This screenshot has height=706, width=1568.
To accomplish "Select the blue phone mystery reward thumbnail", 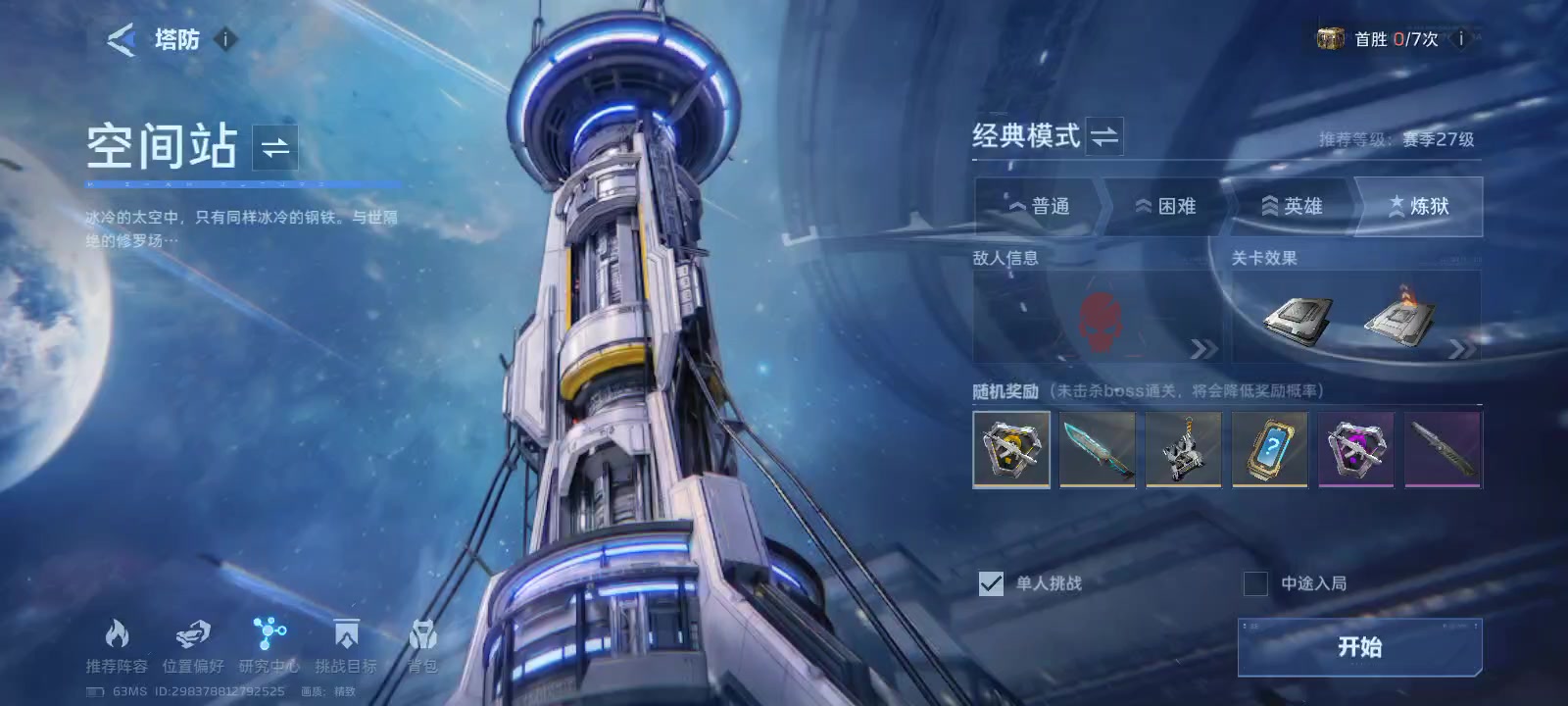I will (1269, 449).
